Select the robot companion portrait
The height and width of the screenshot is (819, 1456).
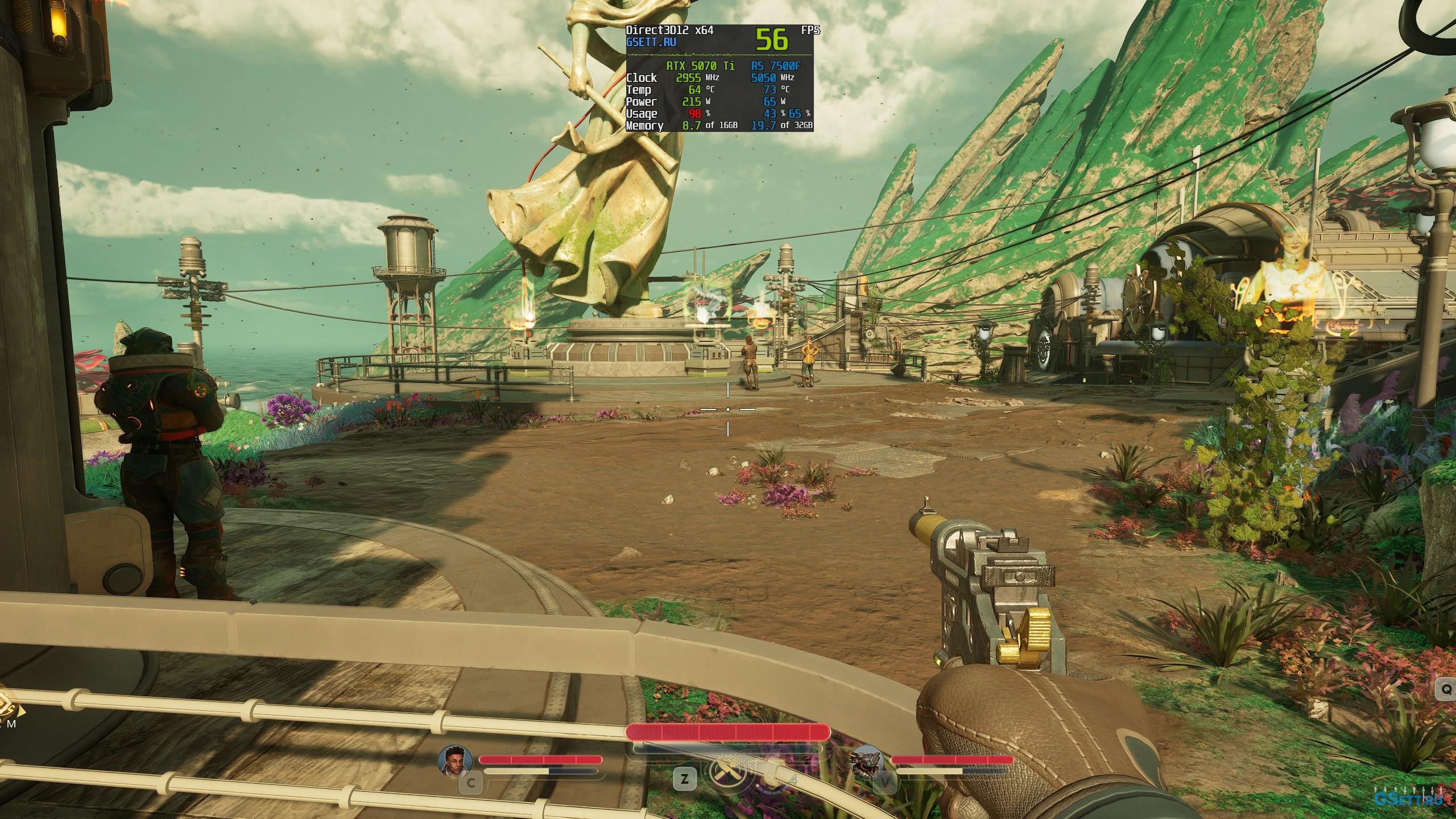point(867,761)
